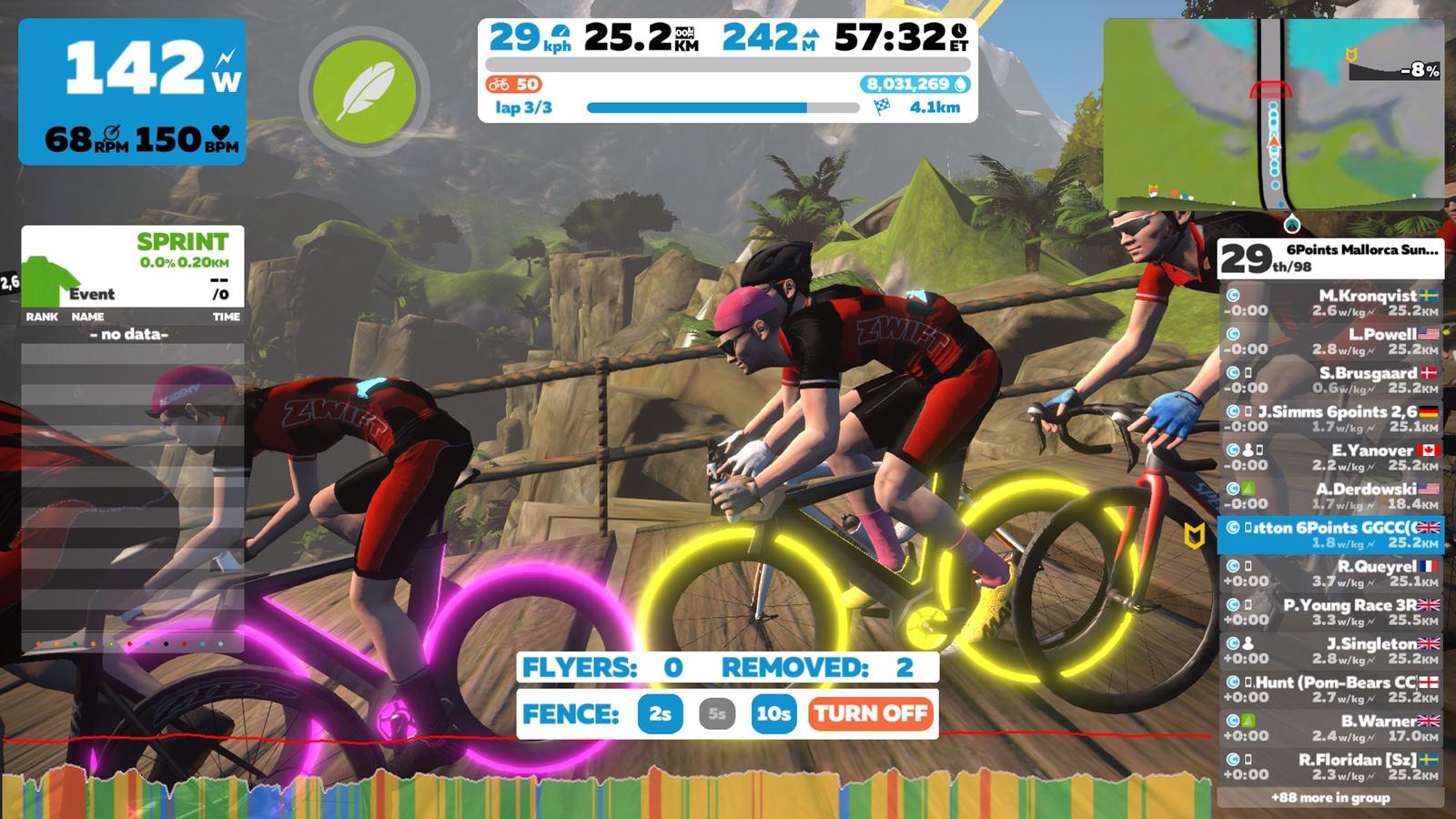Image resolution: width=1456 pixels, height=819 pixels.
Task: Select B.Warner from the riders
Action: point(1330,728)
